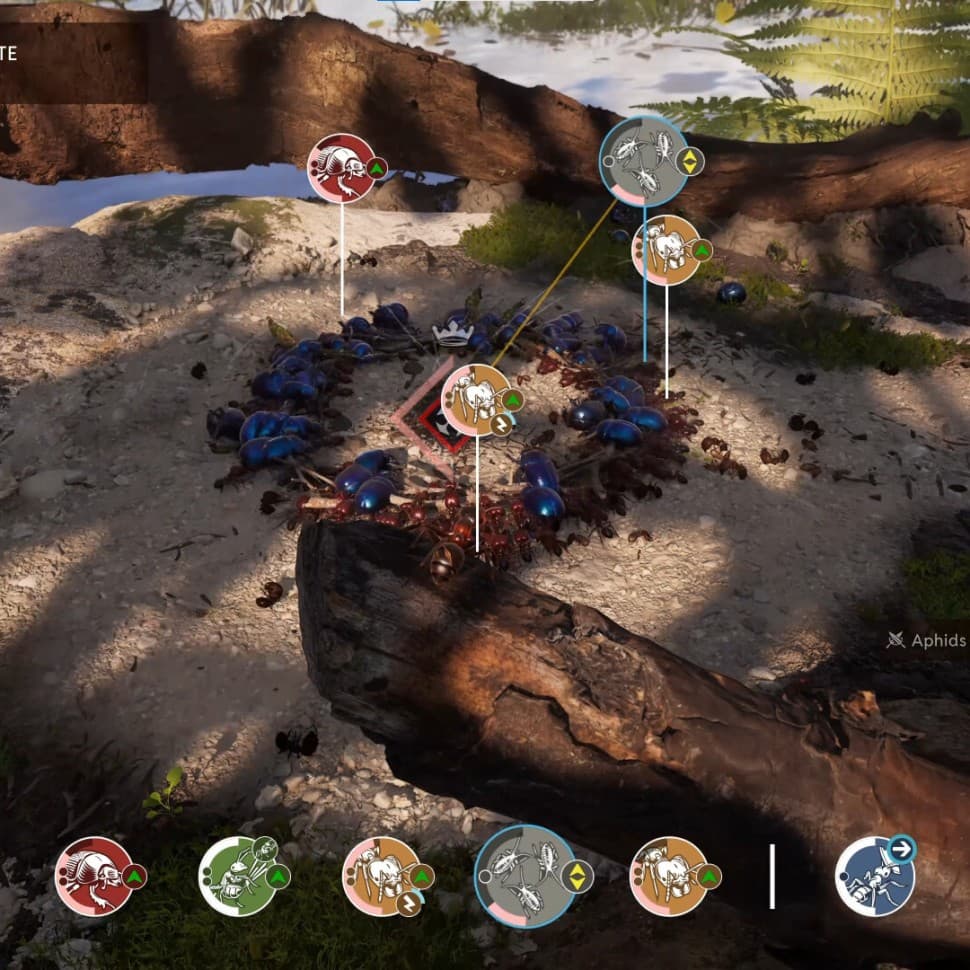Click the floating red beetle marker over the swarm
This screenshot has width=970, height=970.
[x=341, y=168]
